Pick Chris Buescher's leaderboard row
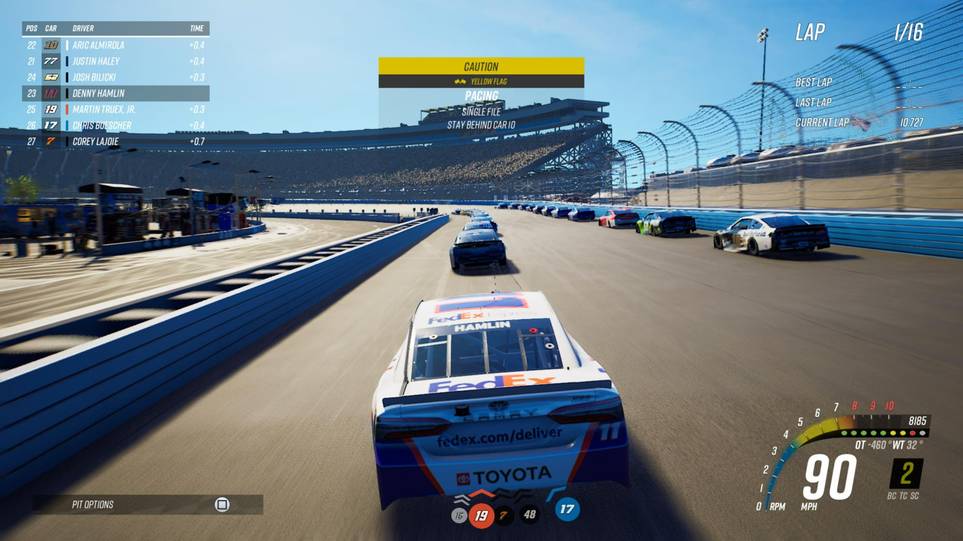963x541 pixels. (115, 125)
